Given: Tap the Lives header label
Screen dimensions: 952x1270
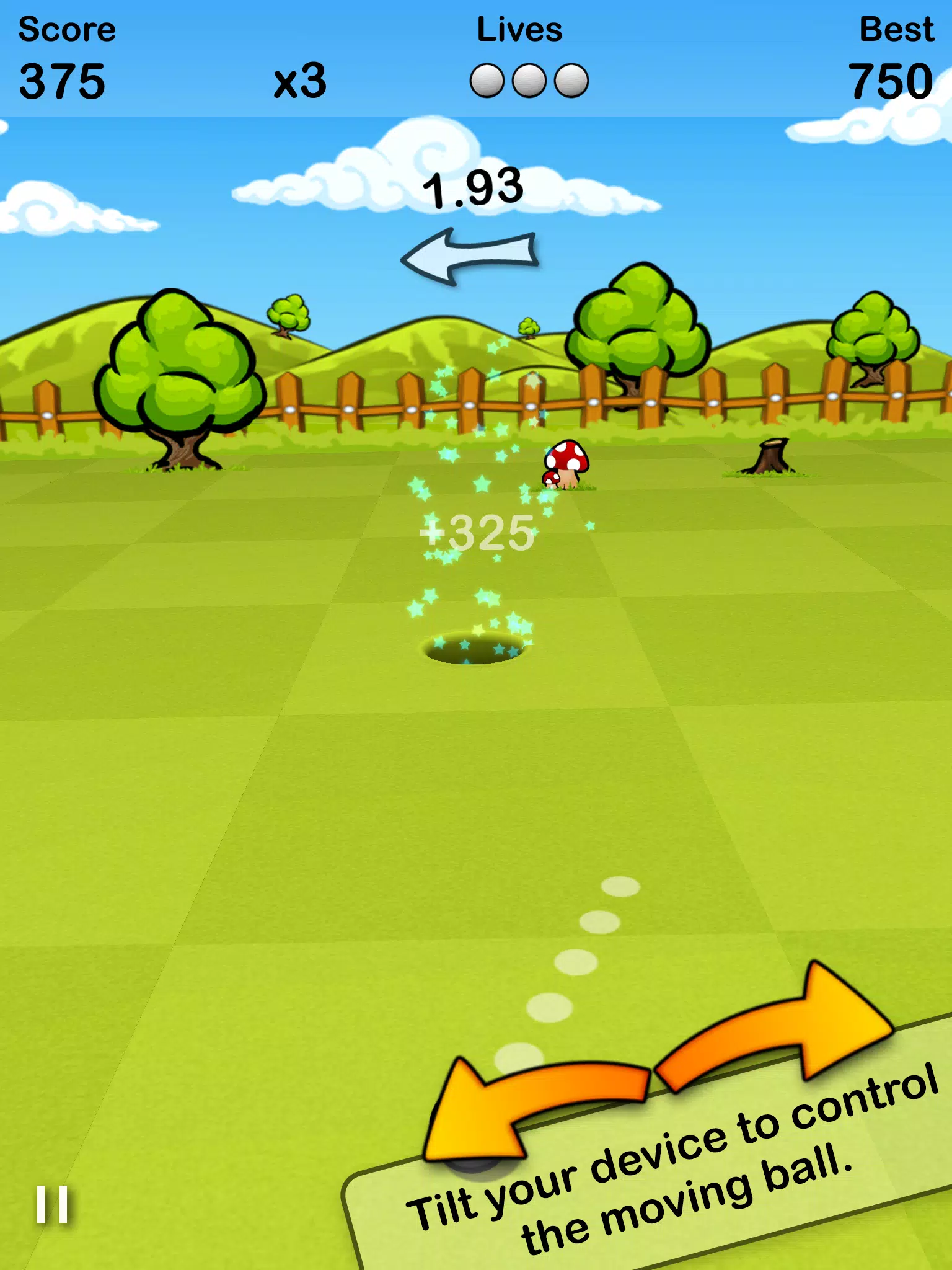Looking at the screenshot, I should pyautogui.click(x=519, y=27).
